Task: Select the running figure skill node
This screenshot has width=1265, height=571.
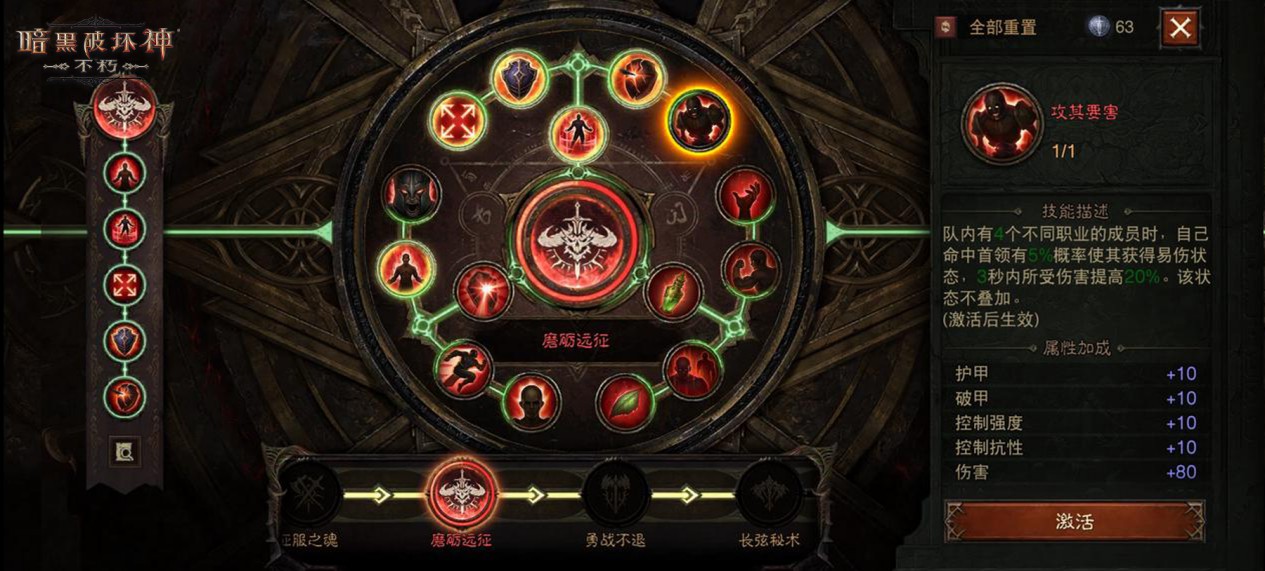Action: coord(463,368)
